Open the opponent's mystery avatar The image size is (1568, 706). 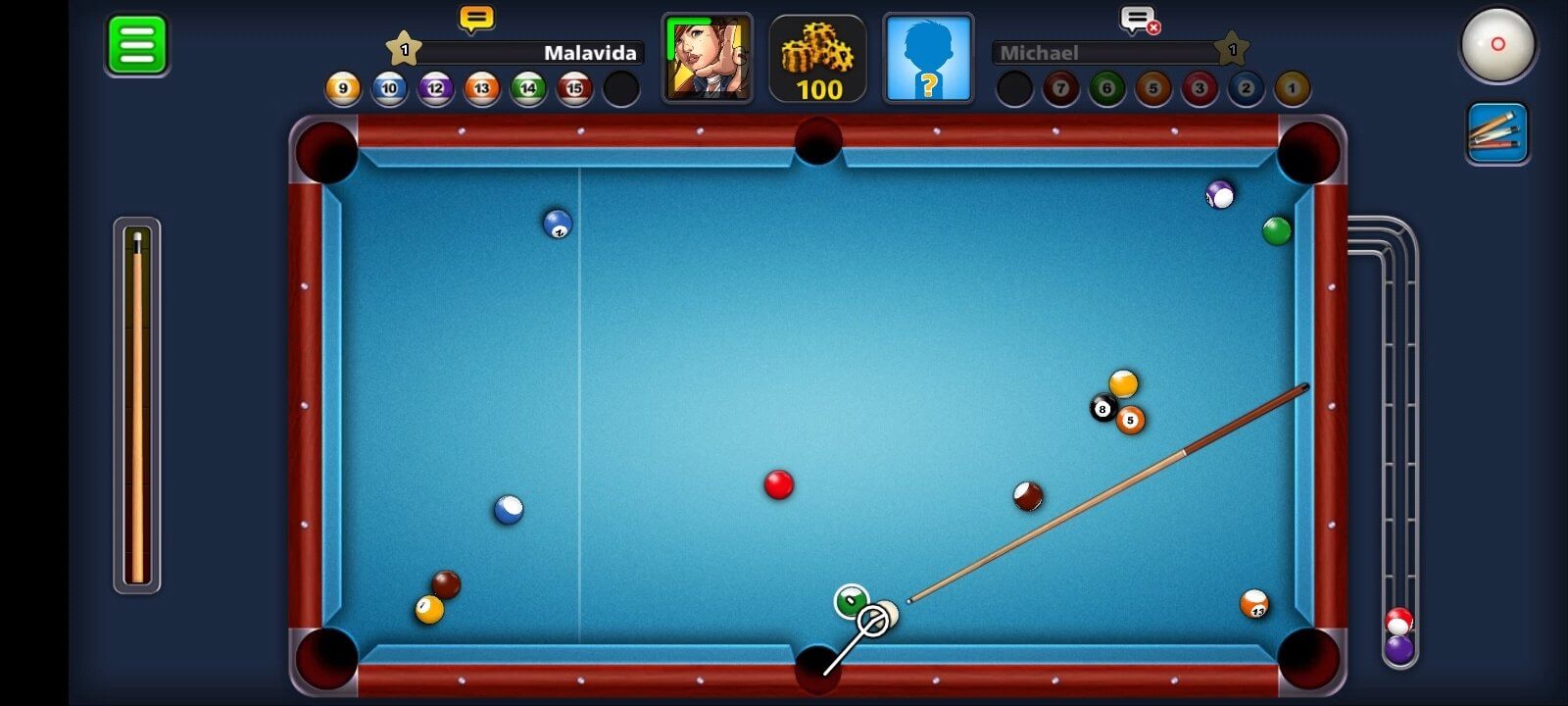pyautogui.click(x=927, y=57)
